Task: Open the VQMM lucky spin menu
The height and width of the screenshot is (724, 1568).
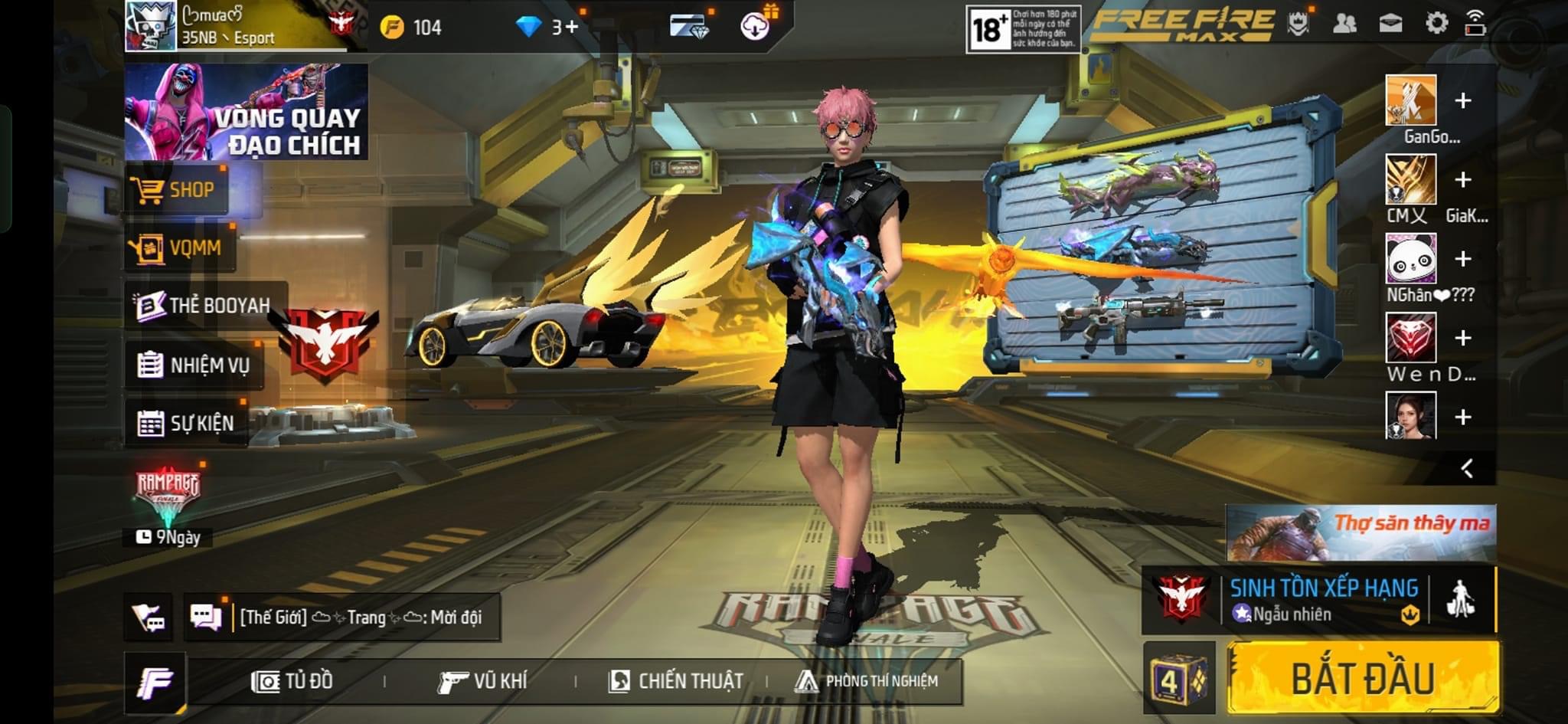Action: tap(181, 247)
